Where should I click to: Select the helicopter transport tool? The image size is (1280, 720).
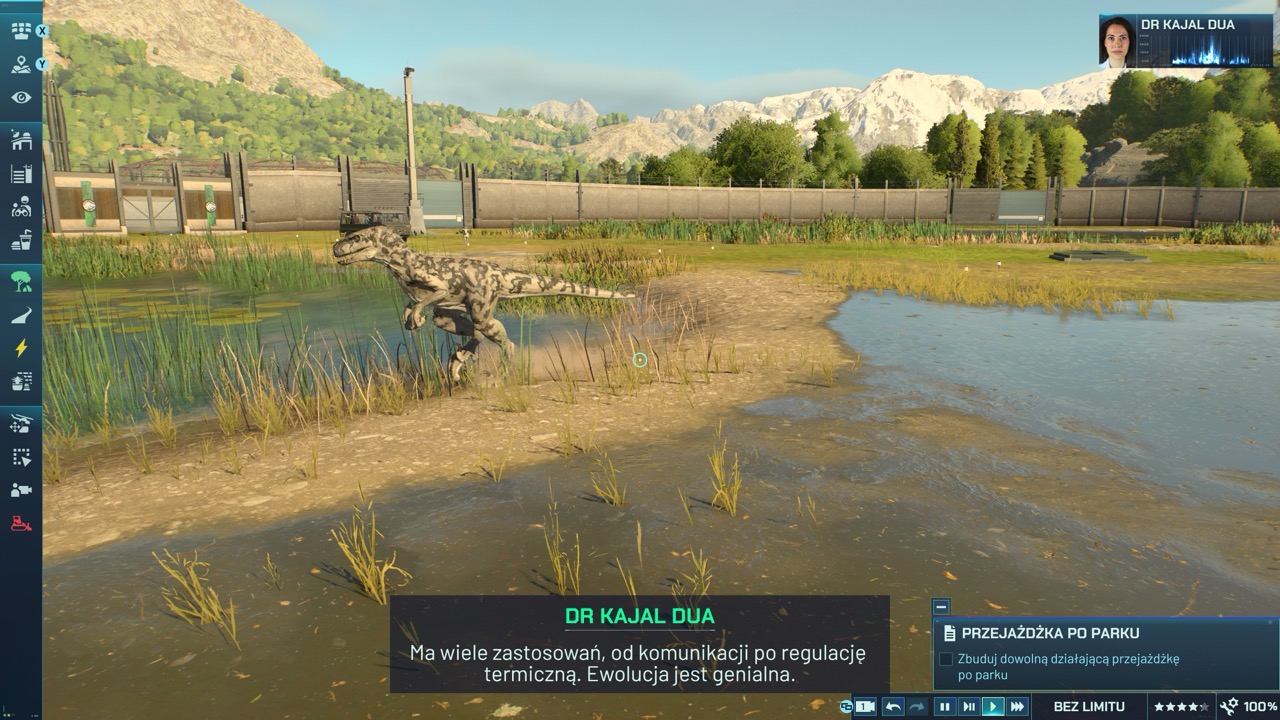pos(21,424)
